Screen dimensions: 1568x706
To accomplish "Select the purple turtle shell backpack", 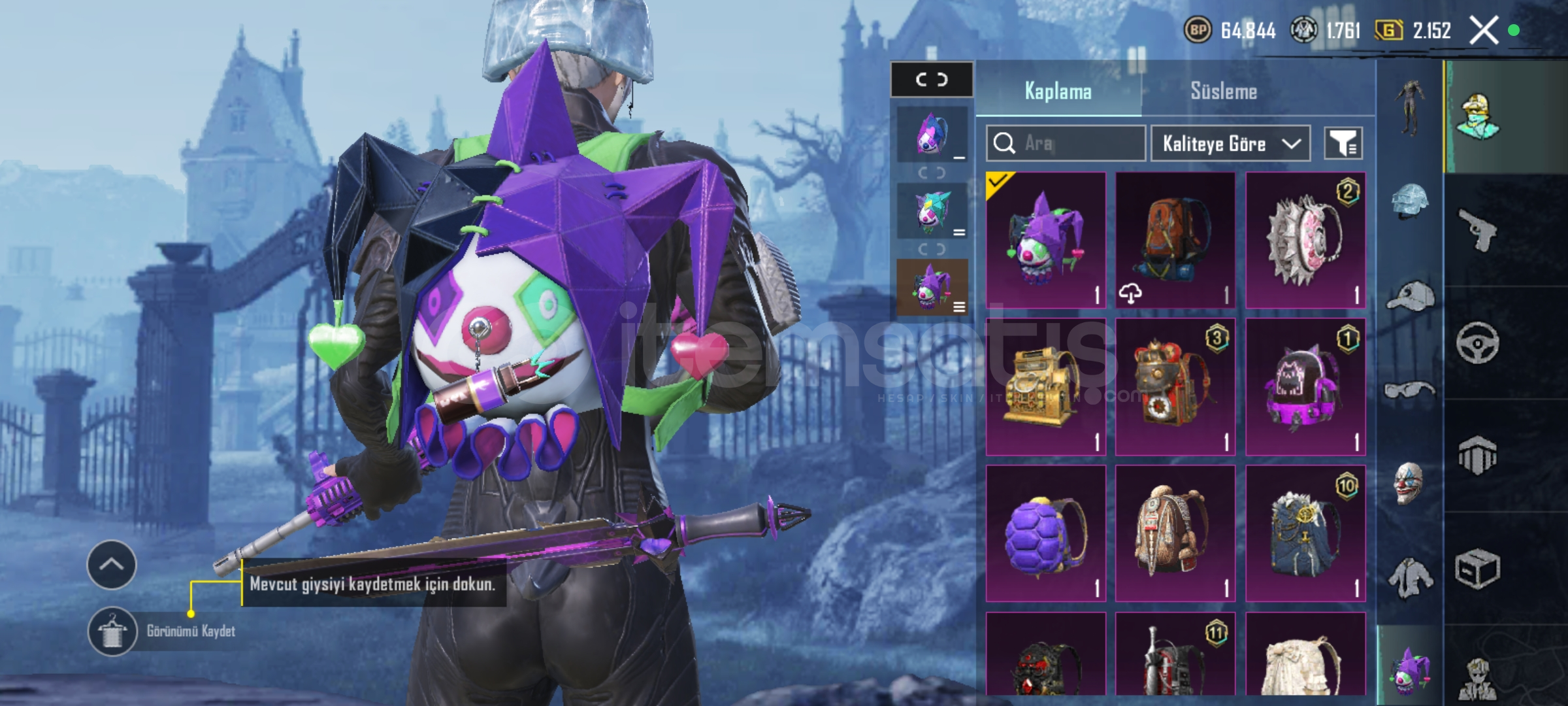I will pos(1045,533).
